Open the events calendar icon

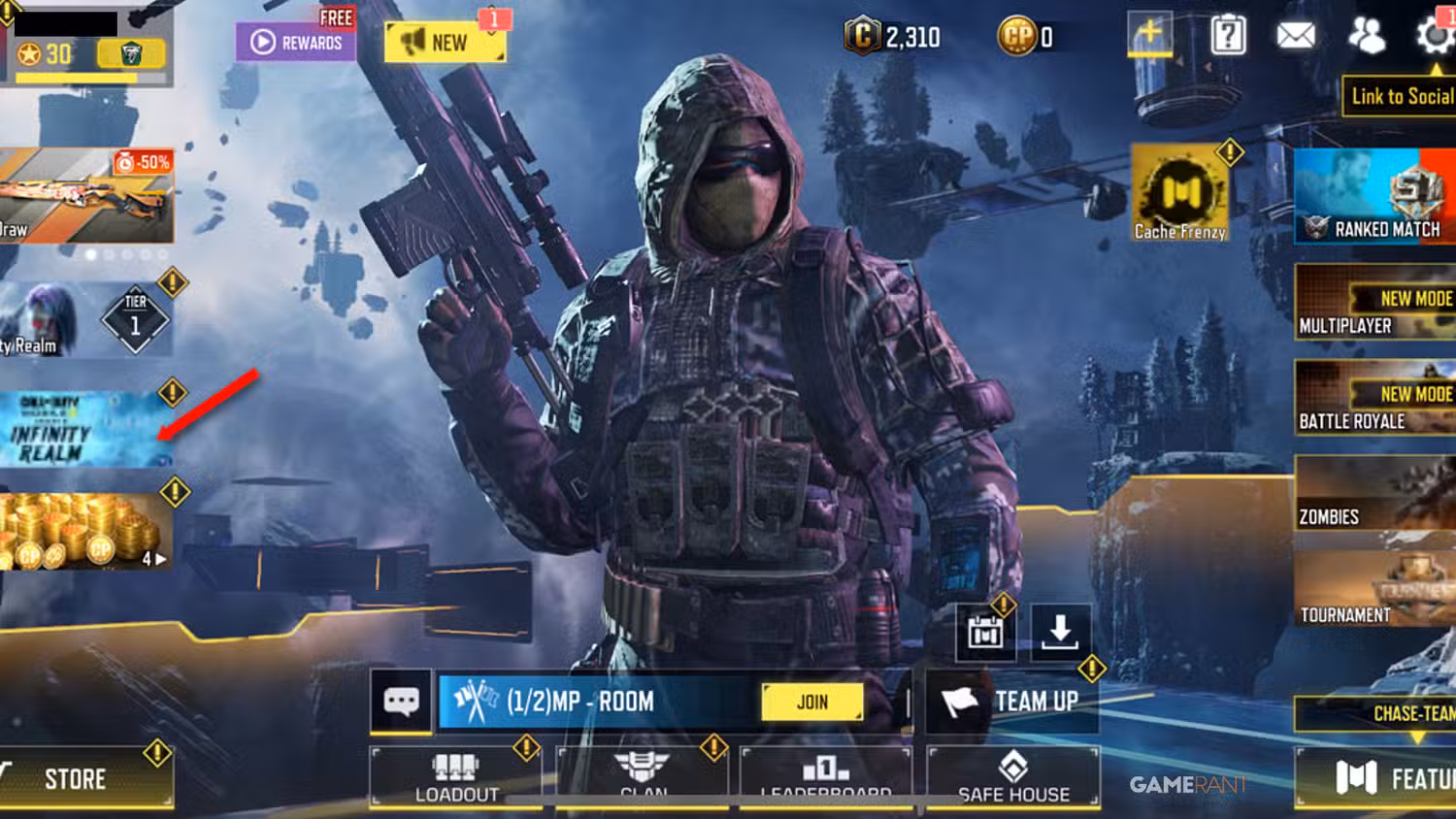pyautogui.click(x=984, y=633)
